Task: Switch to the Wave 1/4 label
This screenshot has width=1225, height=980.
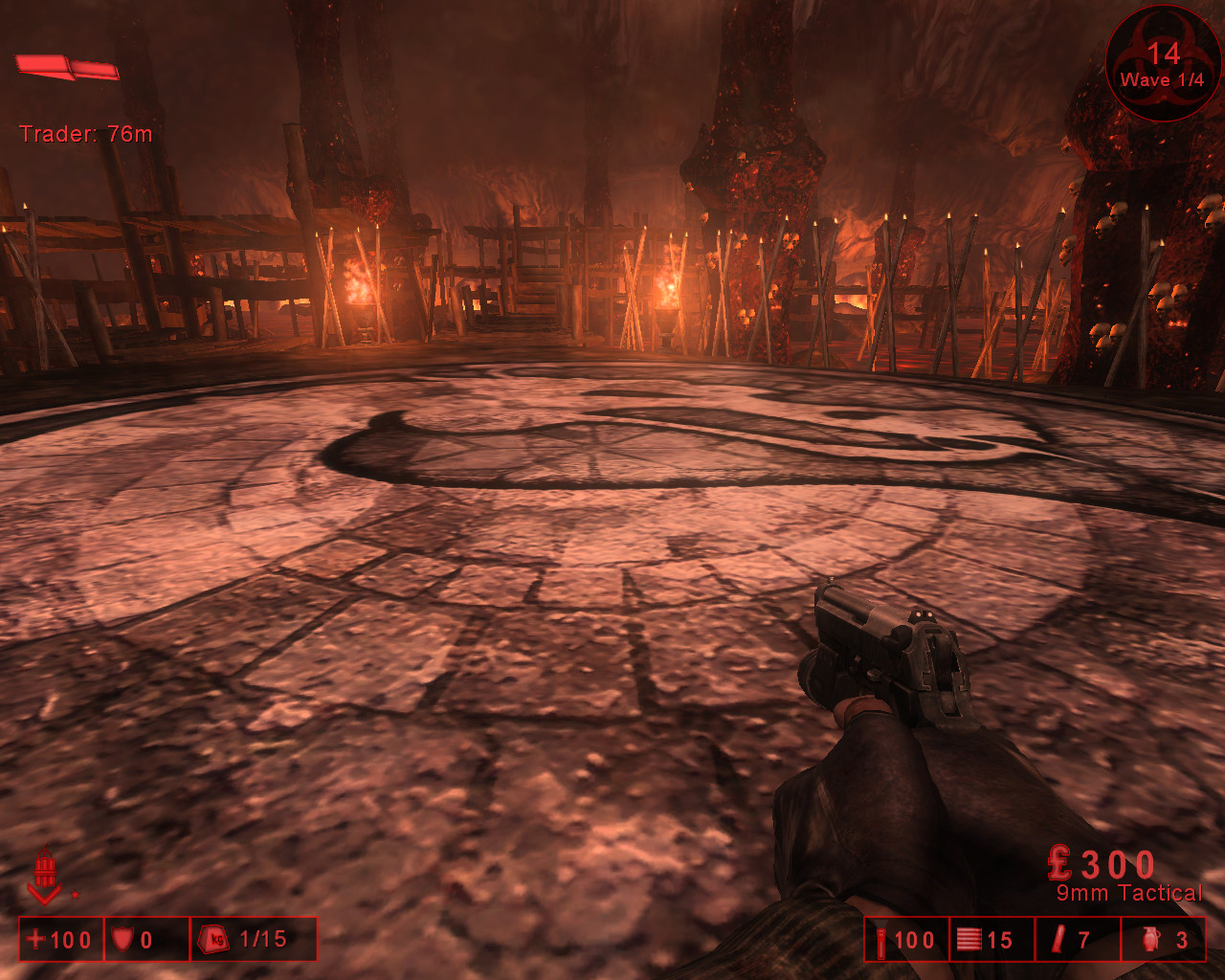Action: click(x=1164, y=80)
